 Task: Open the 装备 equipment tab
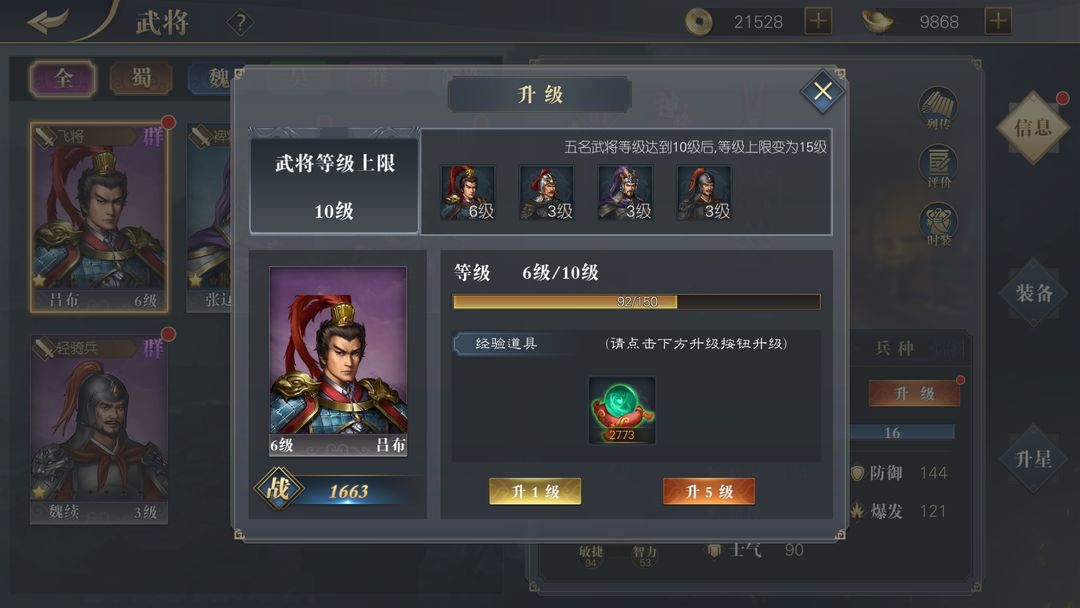point(1034,293)
